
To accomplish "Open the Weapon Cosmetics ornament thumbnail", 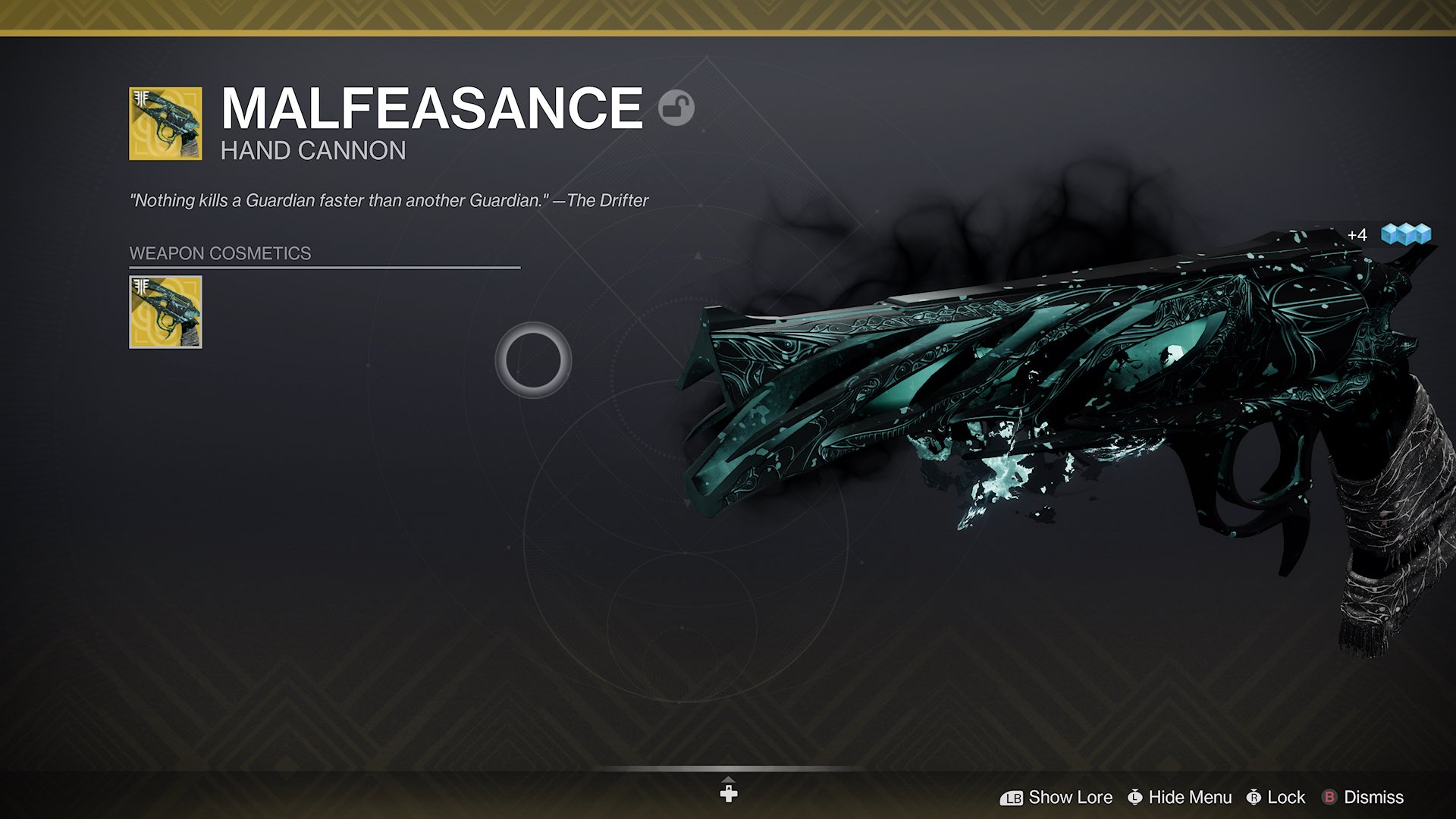I will pos(165,313).
